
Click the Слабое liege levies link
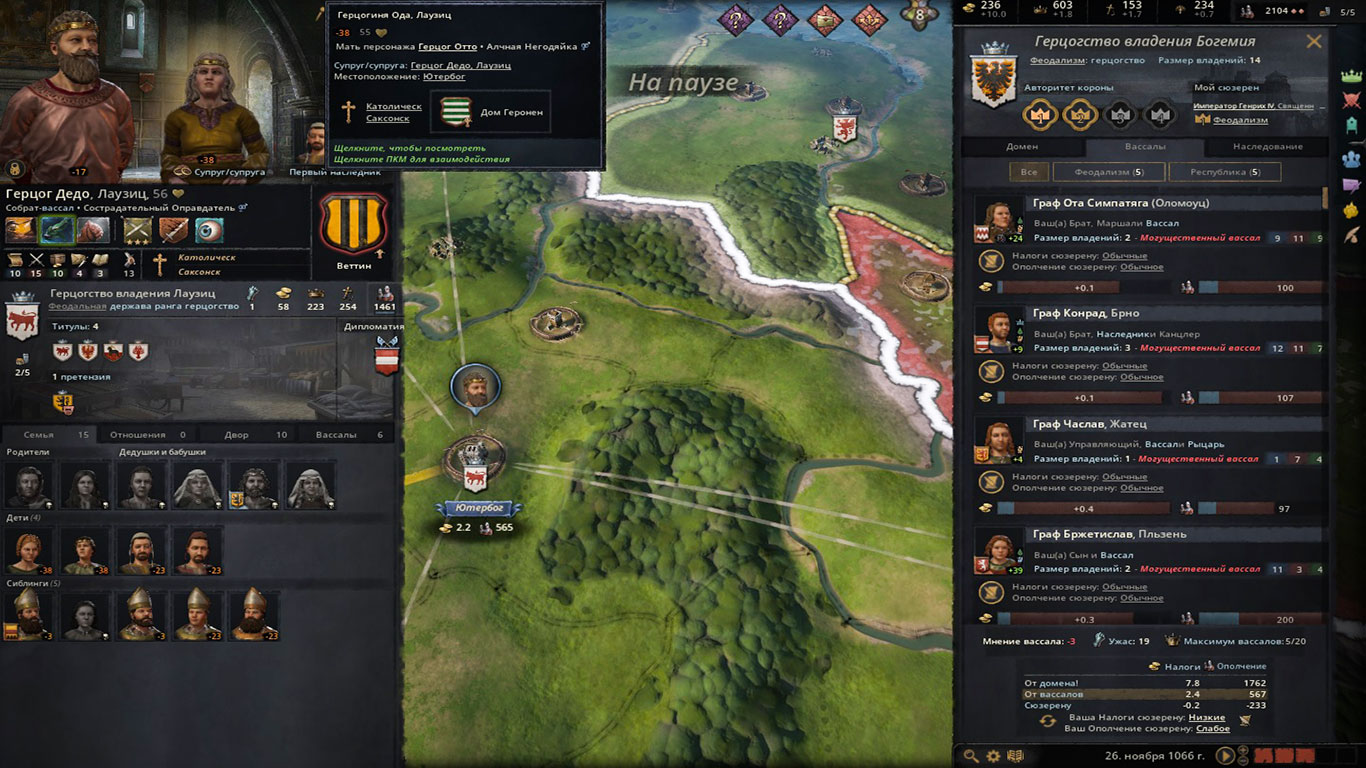(x=1213, y=728)
